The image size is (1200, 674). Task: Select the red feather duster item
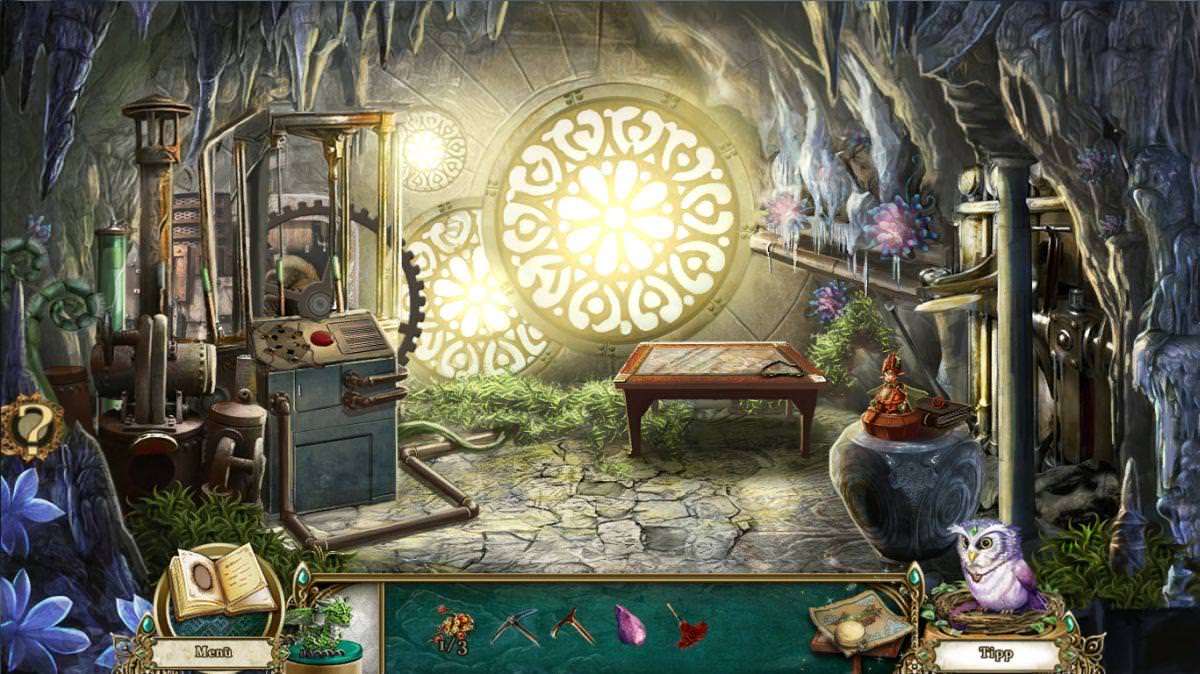pos(688,626)
